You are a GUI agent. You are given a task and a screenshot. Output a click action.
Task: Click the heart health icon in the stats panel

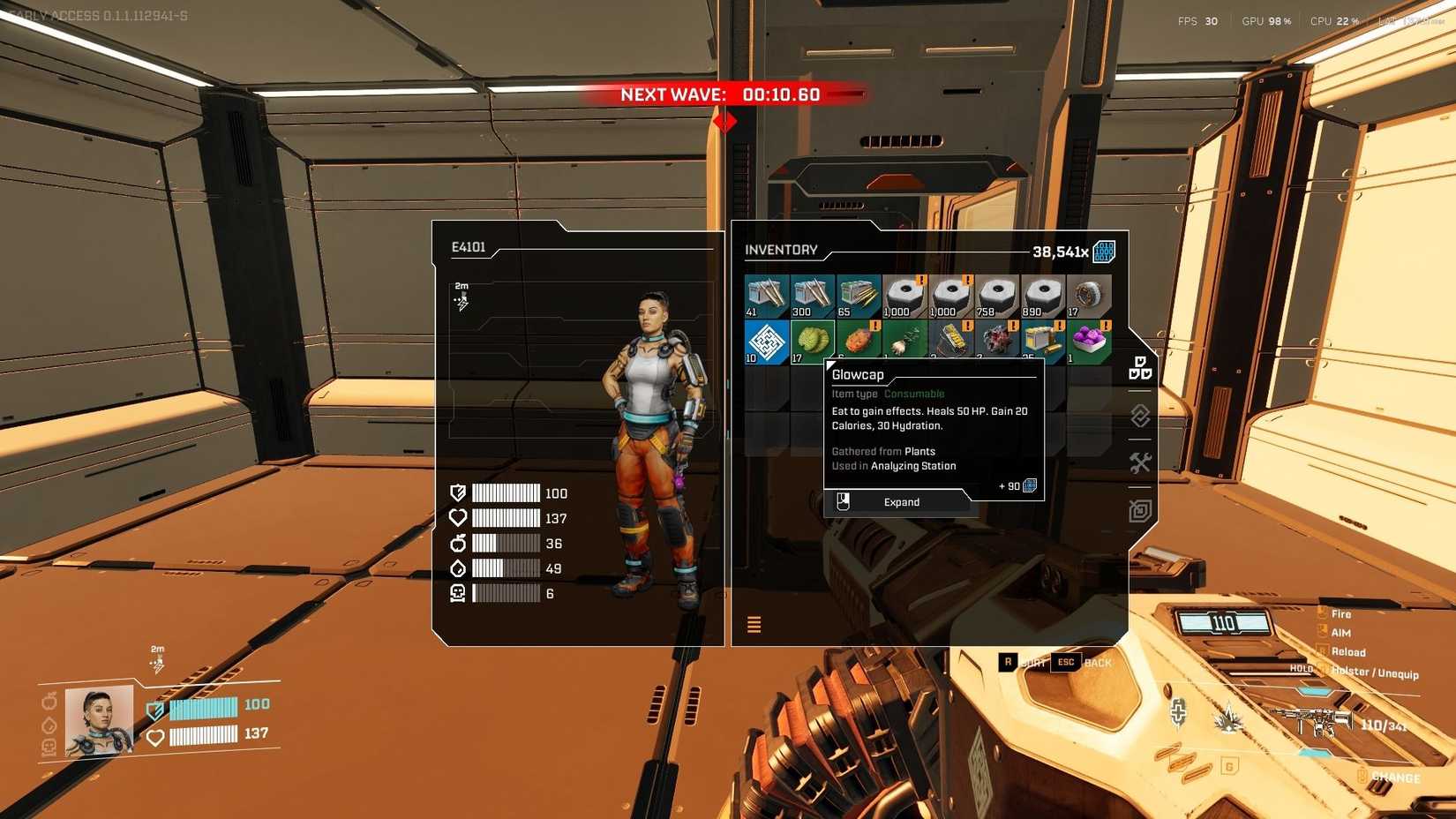click(458, 518)
